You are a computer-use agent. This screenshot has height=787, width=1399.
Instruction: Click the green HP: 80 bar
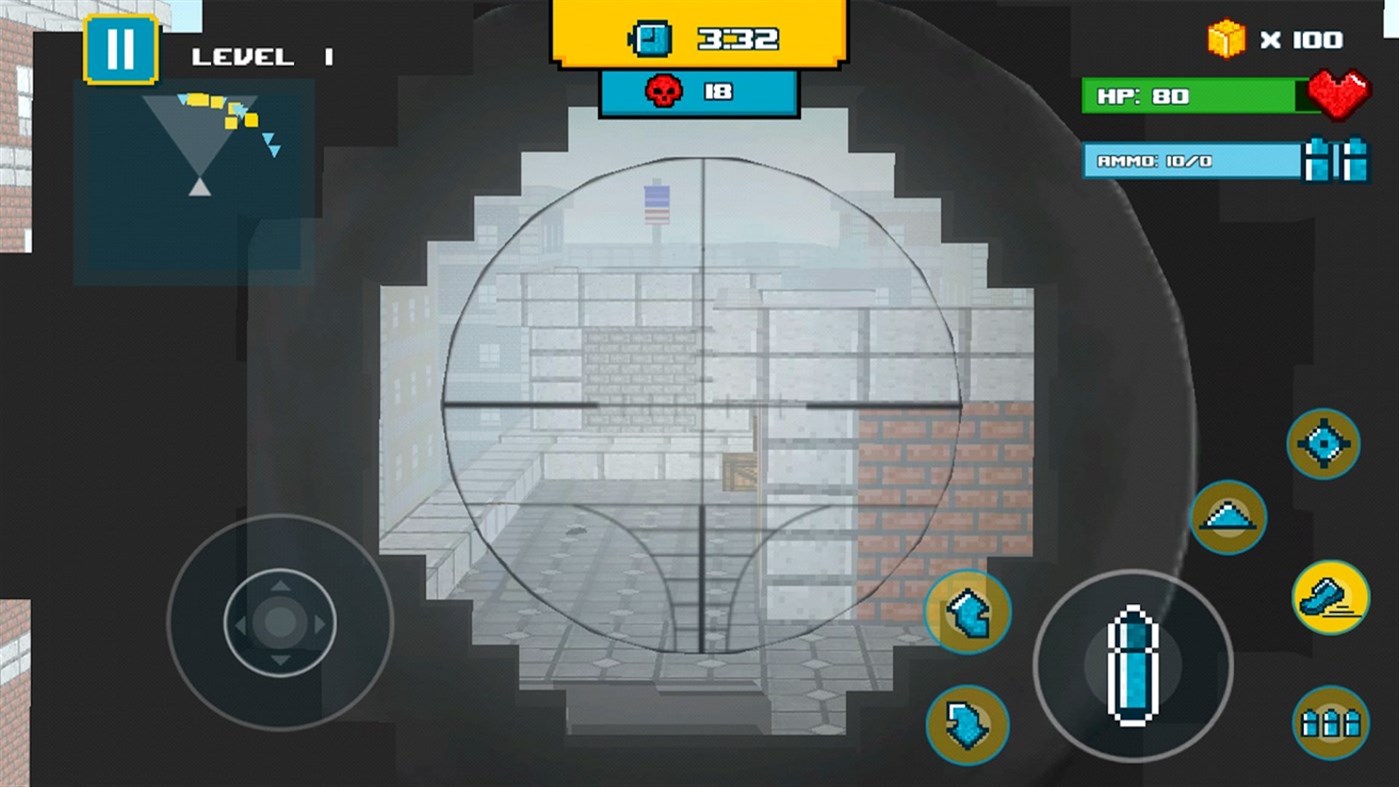(1190, 97)
